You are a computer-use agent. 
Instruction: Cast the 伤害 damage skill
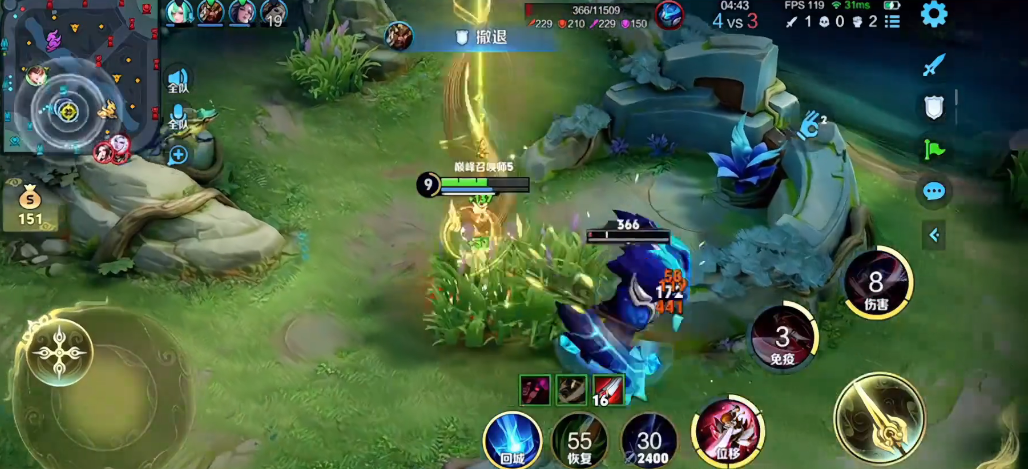[x=876, y=283]
